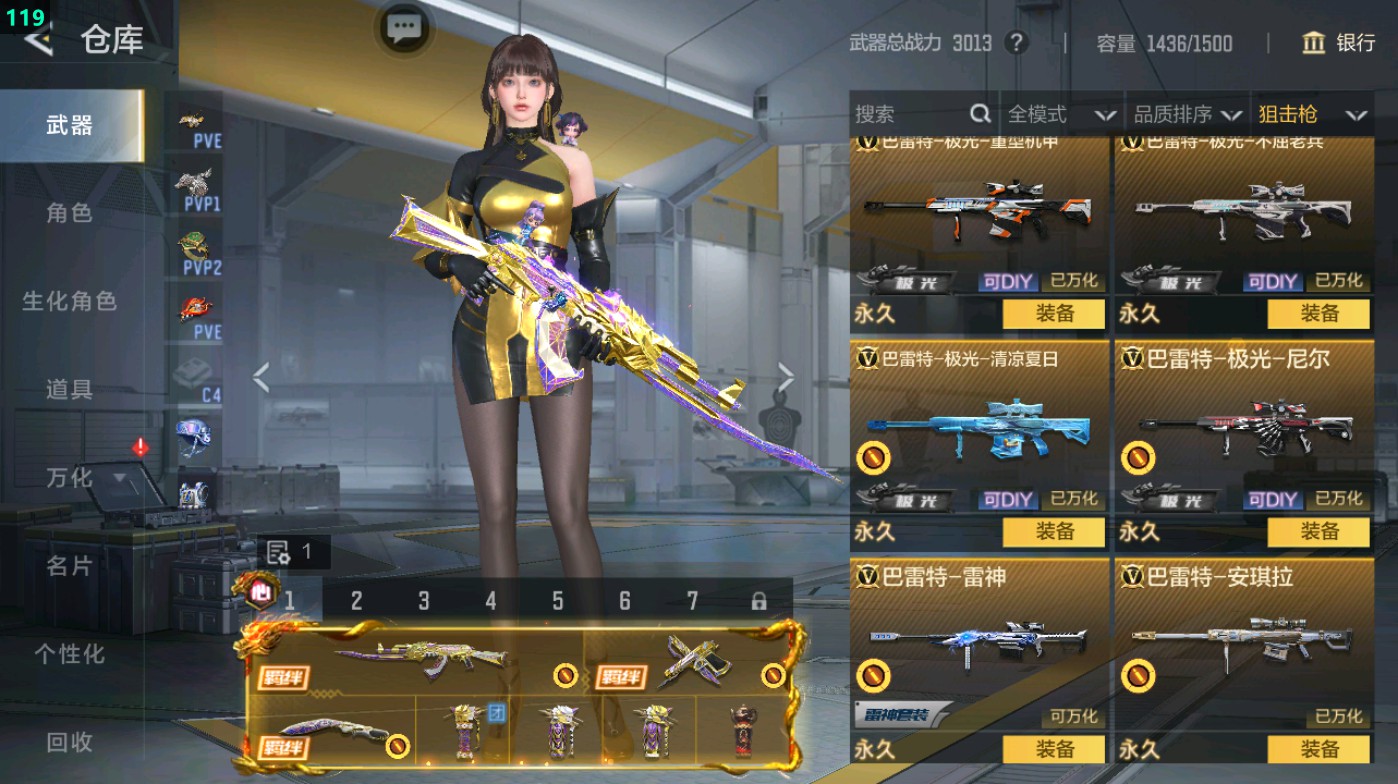Switch to the 万化 tab

70,478
